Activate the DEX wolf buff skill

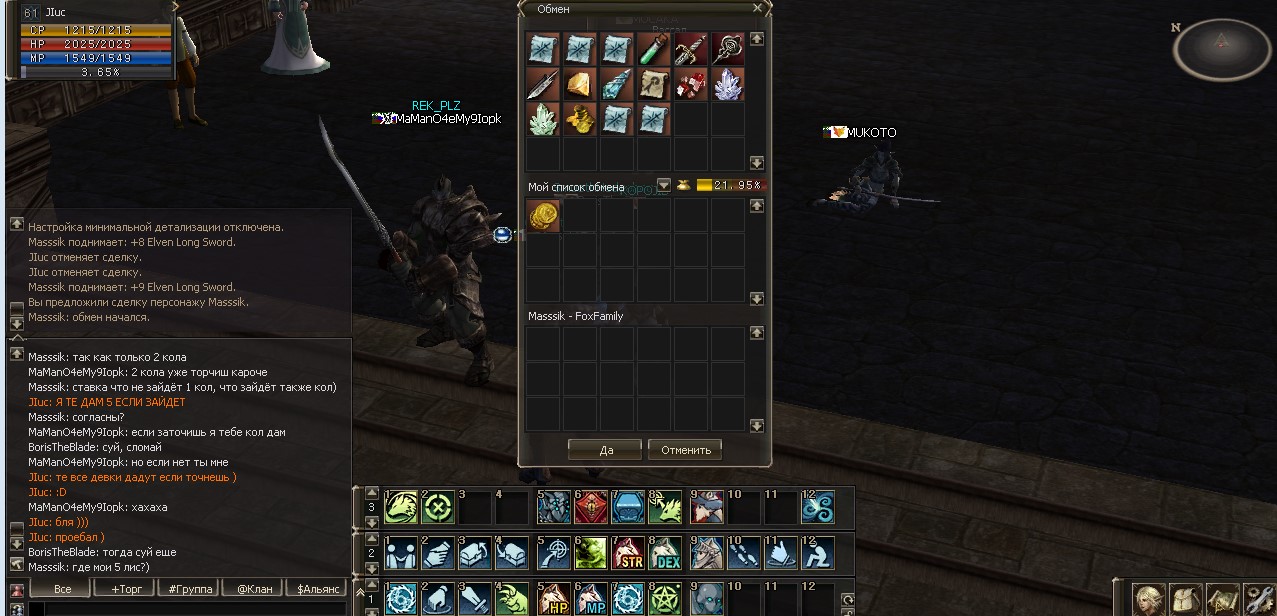pyautogui.click(x=664, y=553)
